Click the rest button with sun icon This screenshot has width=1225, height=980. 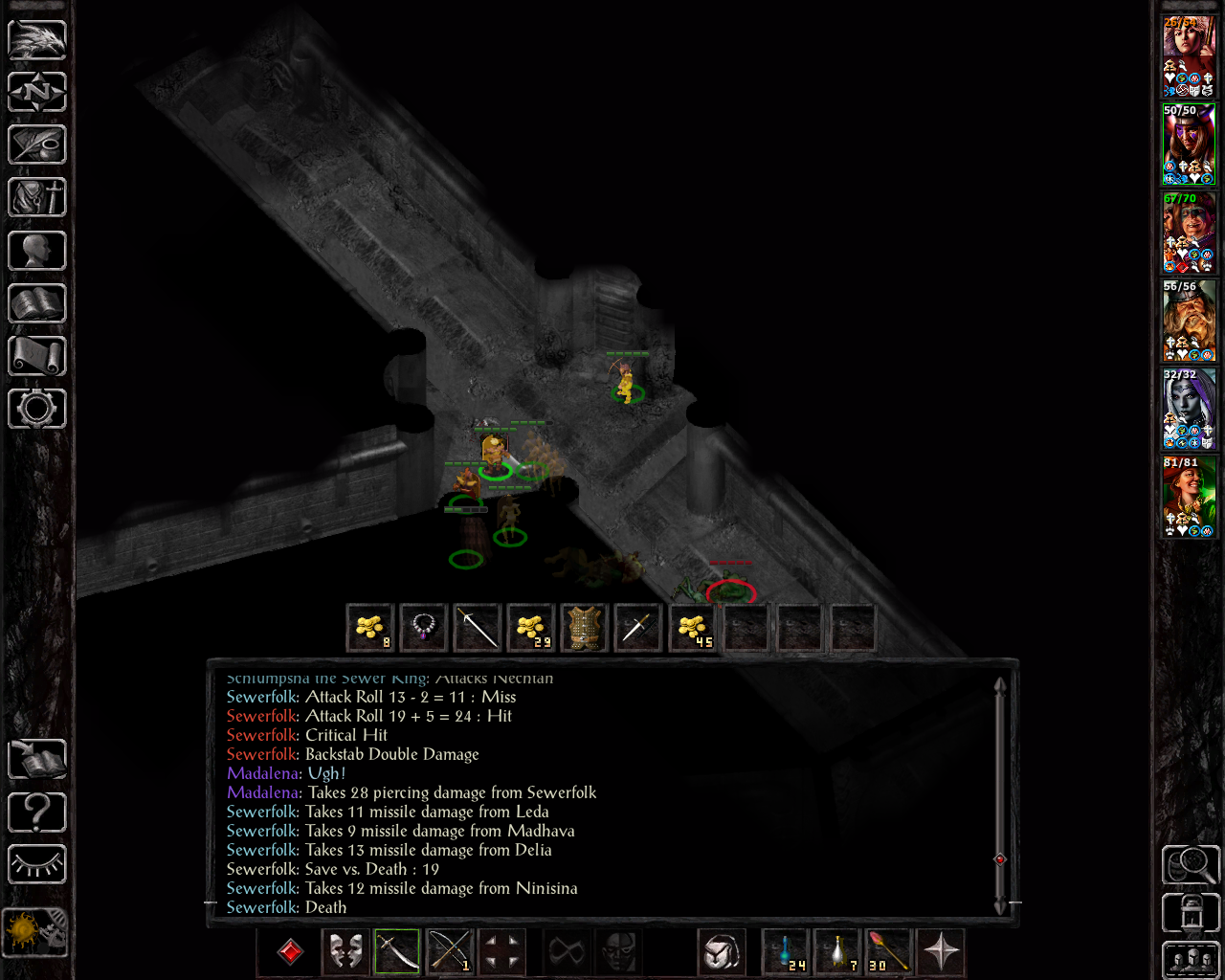37,929
